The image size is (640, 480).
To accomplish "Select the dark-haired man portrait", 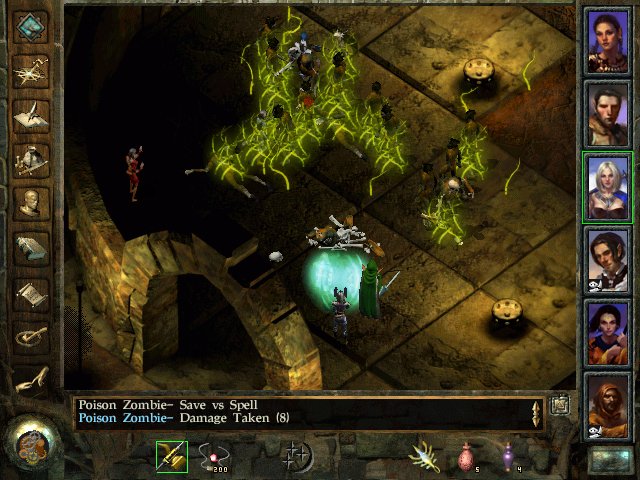I will (x=607, y=114).
